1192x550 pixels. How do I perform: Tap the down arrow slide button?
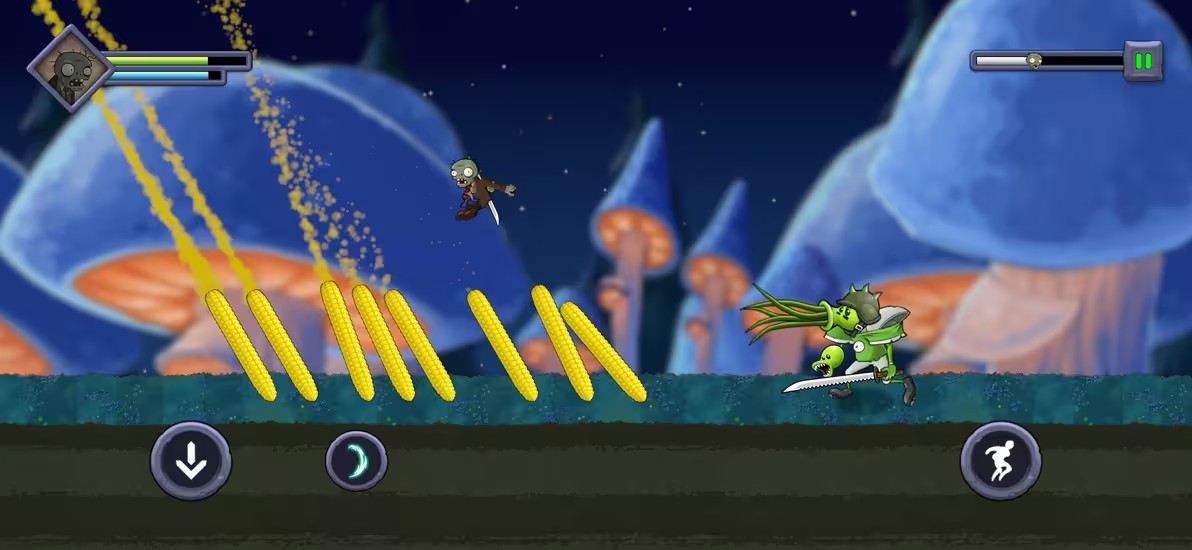[191, 461]
